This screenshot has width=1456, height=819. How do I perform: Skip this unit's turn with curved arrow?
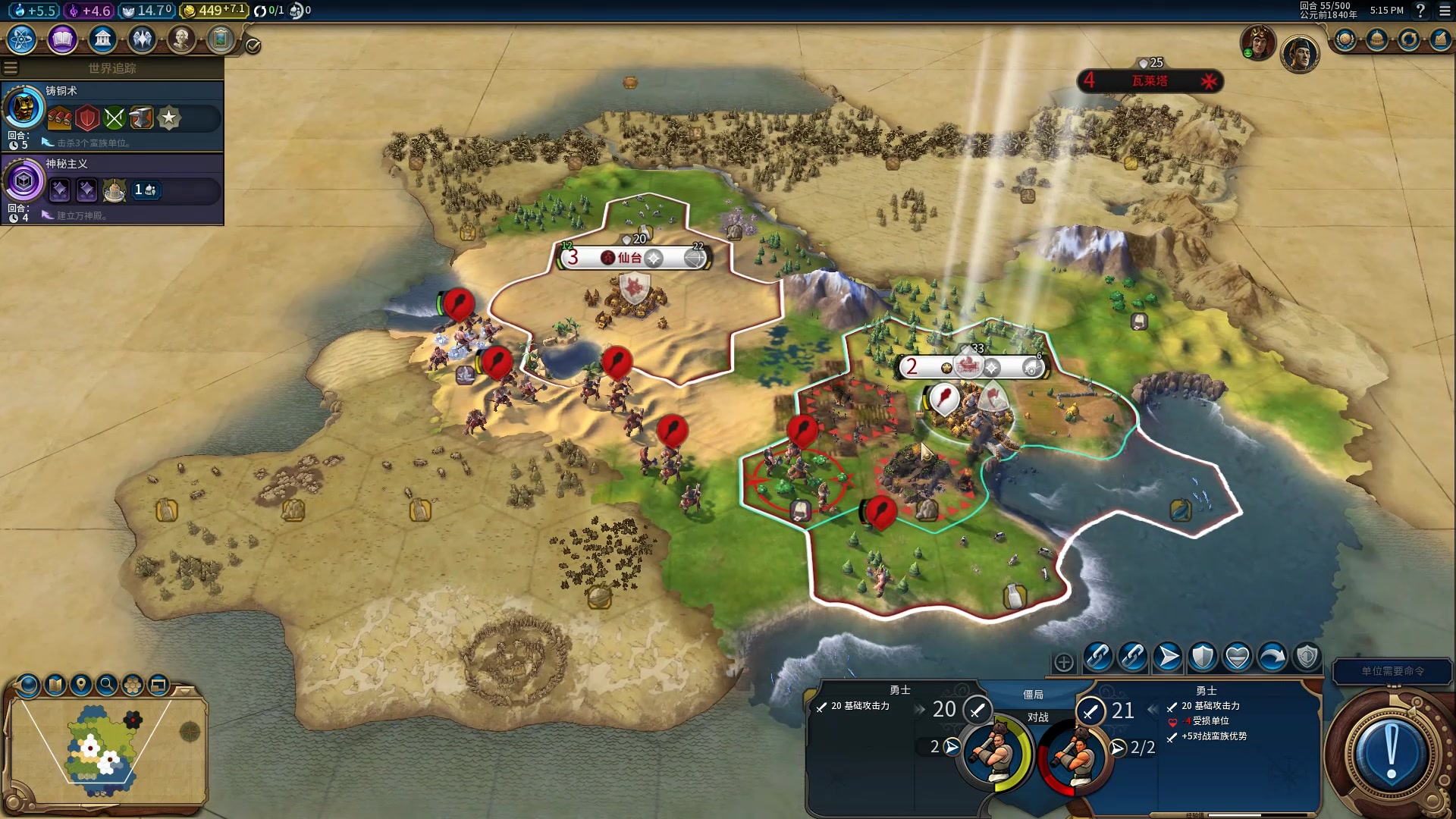(1272, 657)
